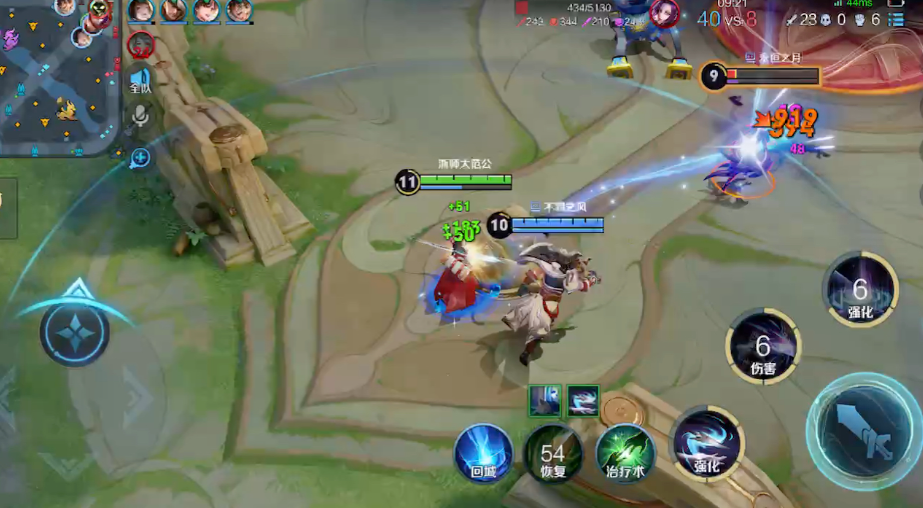
Task: Select the enemy hero portrait with red ring
Action: pyautogui.click(x=141, y=45)
